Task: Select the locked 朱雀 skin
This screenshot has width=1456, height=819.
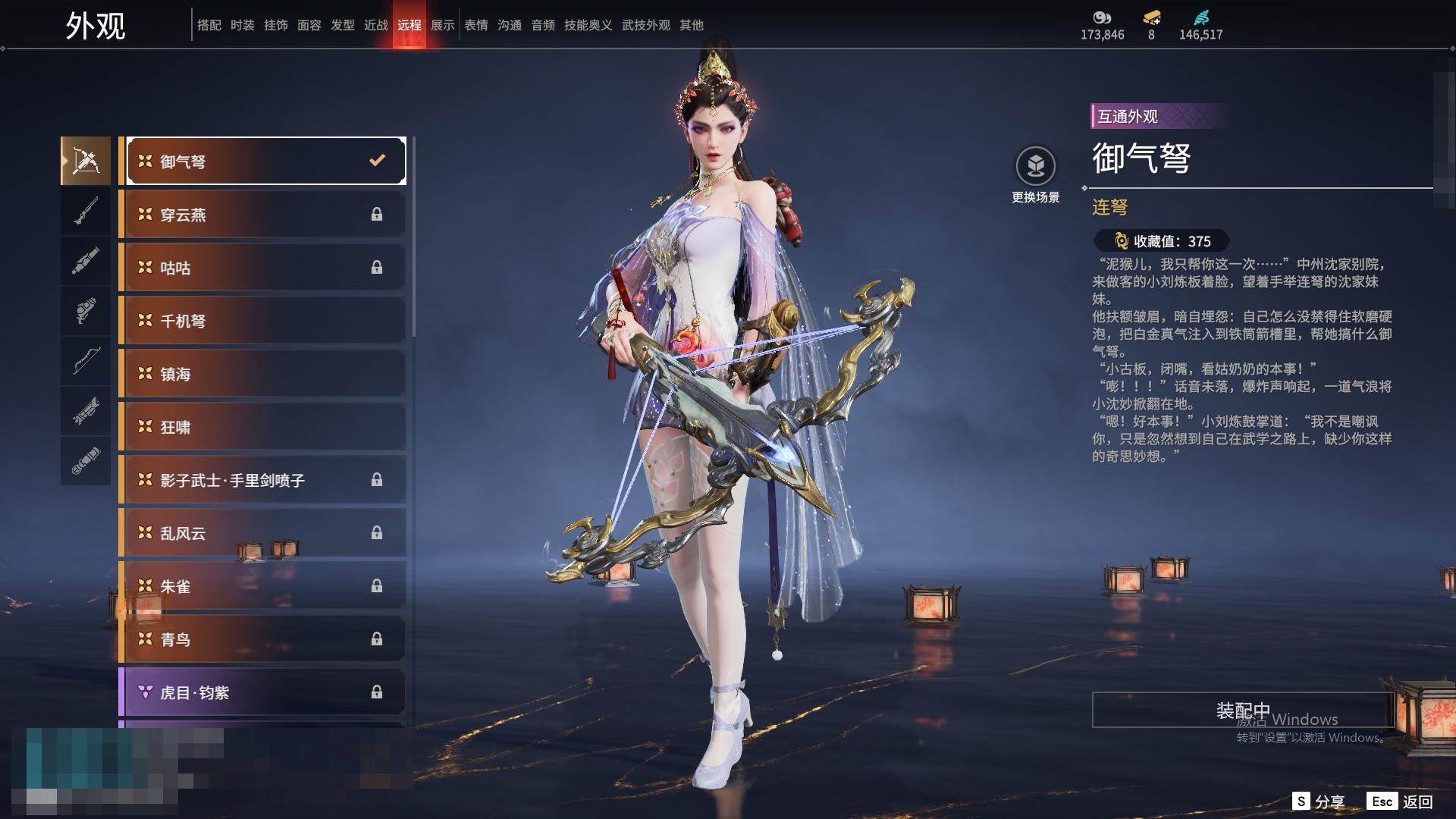Action: point(262,586)
